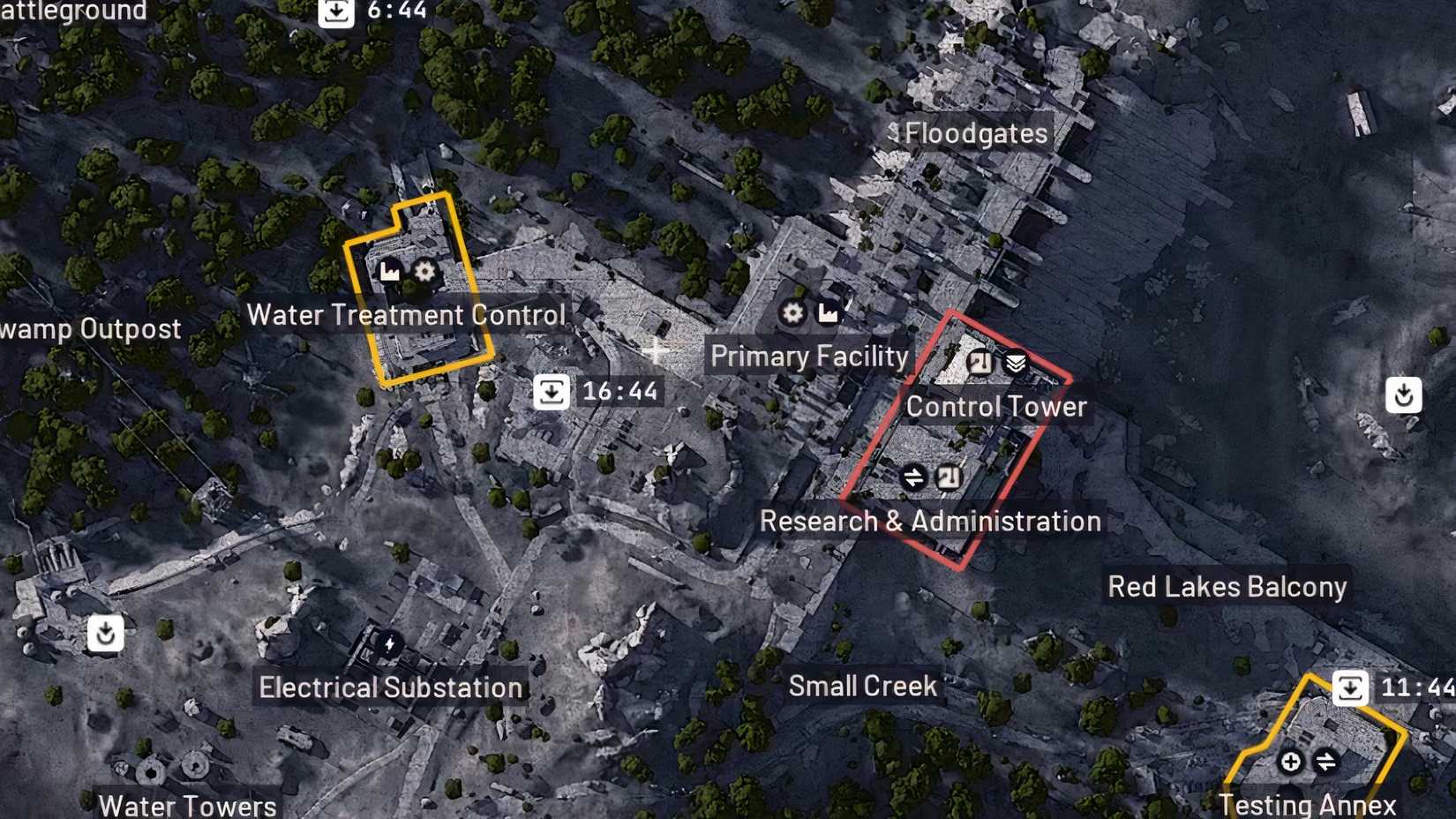Toggle the exchange arrows icon at Testing Annex
The height and width of the screenshot is (819, 1456).
(x=1325, y=760)
